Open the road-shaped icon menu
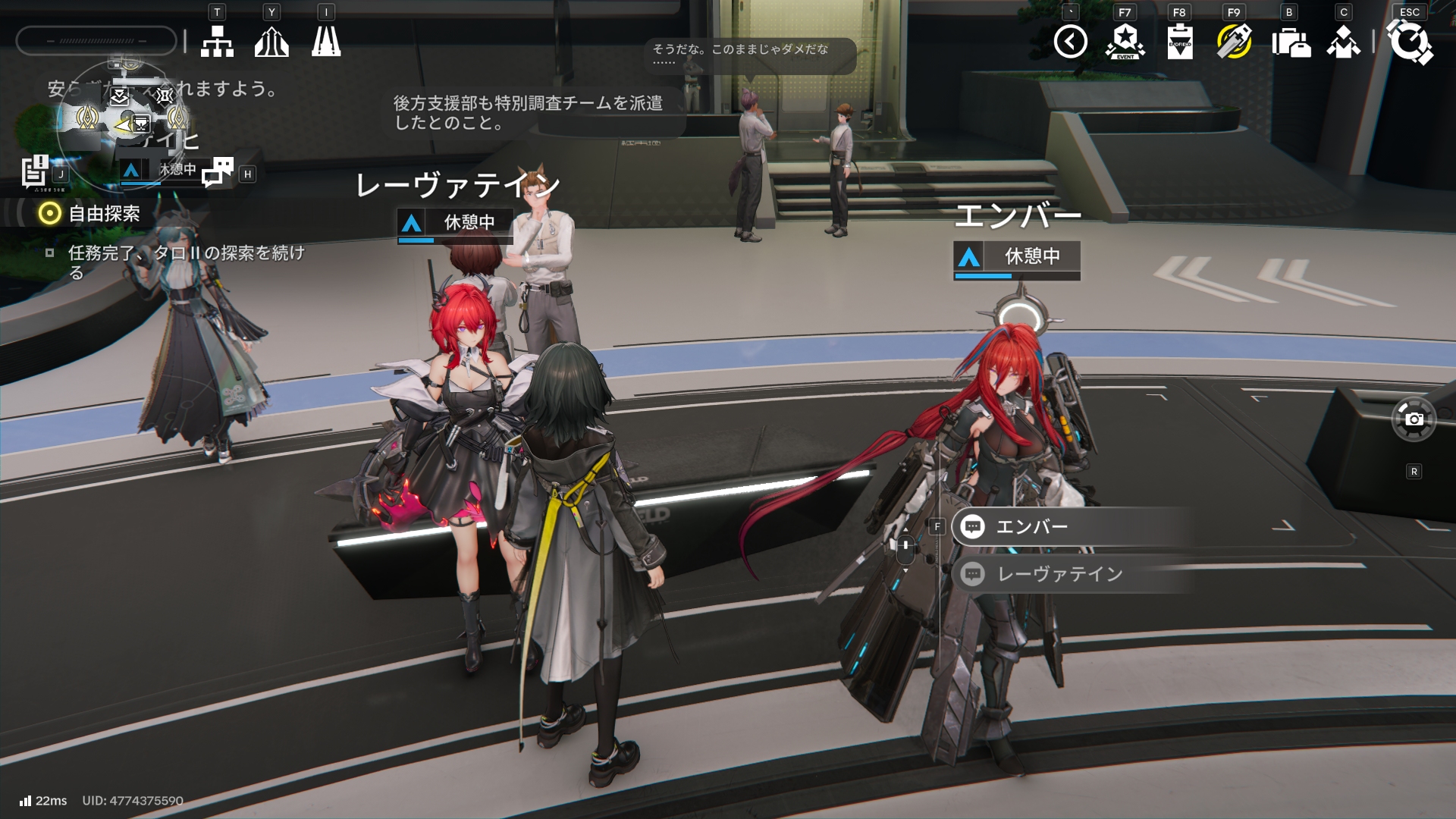Viewport: 1456px width, 819px height. click(326, 42)
